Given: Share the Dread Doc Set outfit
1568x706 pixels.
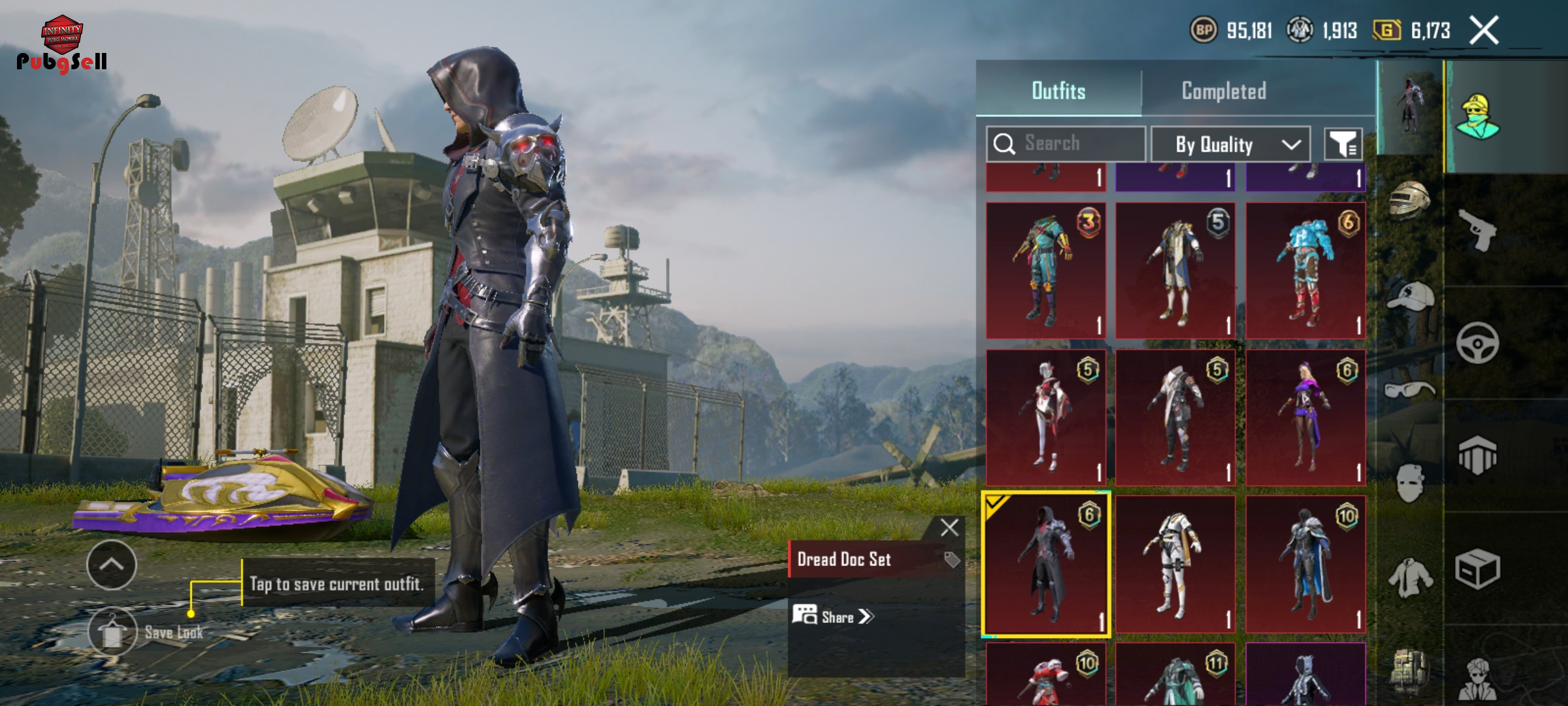Looking at the screenshot, I should tap(833, 616).
